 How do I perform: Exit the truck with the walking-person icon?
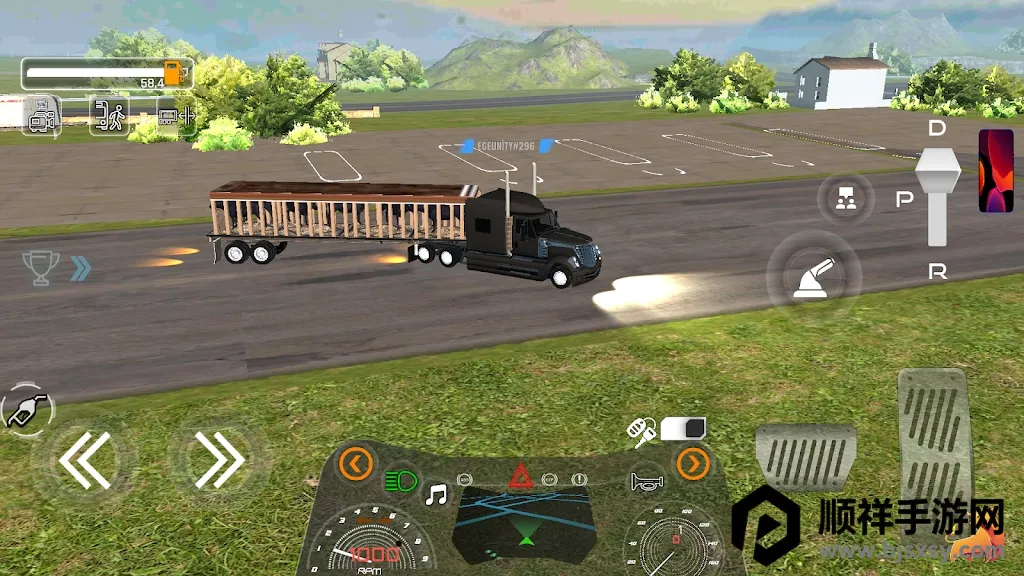point(109,115)
